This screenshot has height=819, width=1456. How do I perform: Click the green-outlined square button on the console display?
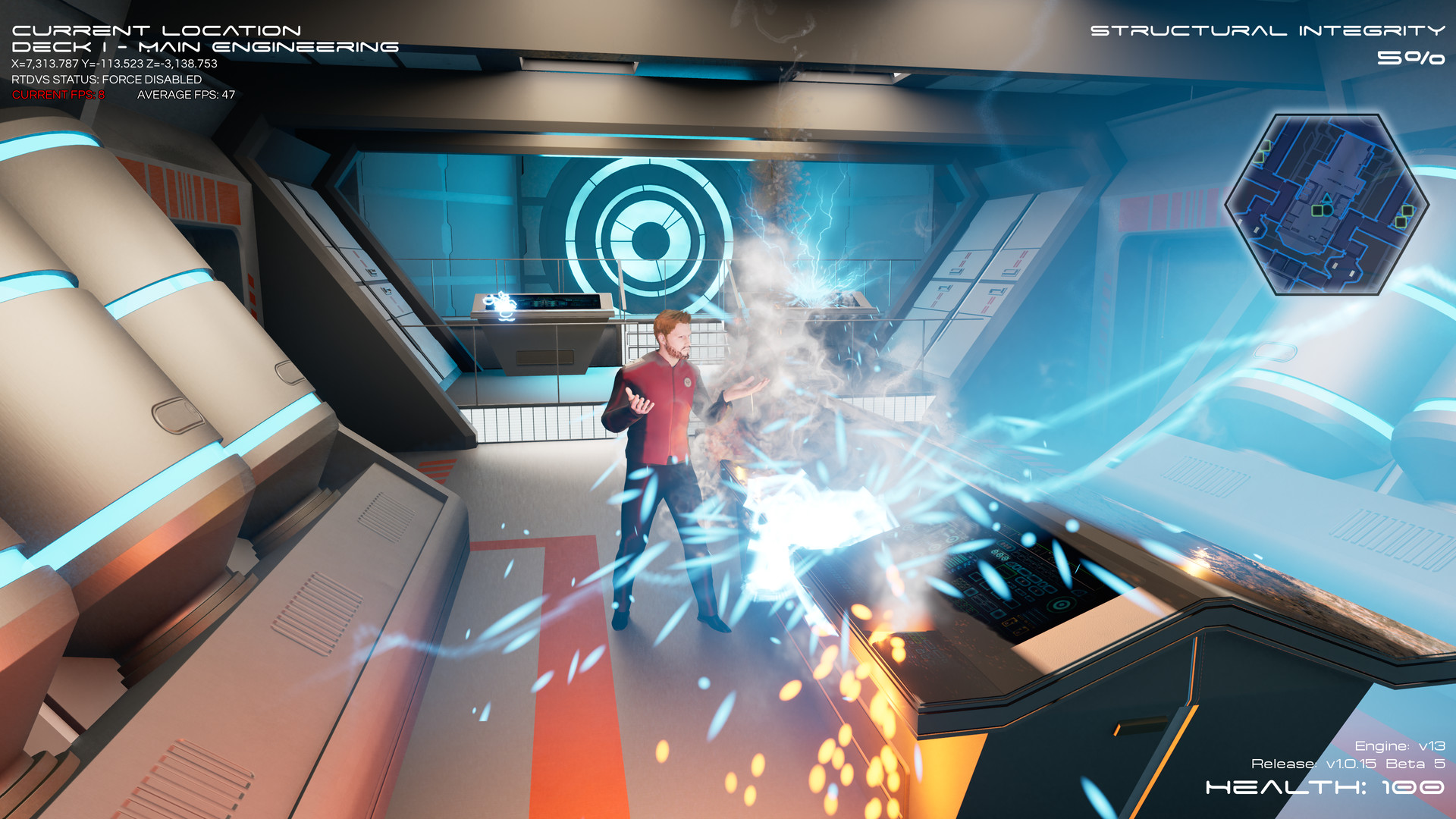click(1006, 570)
